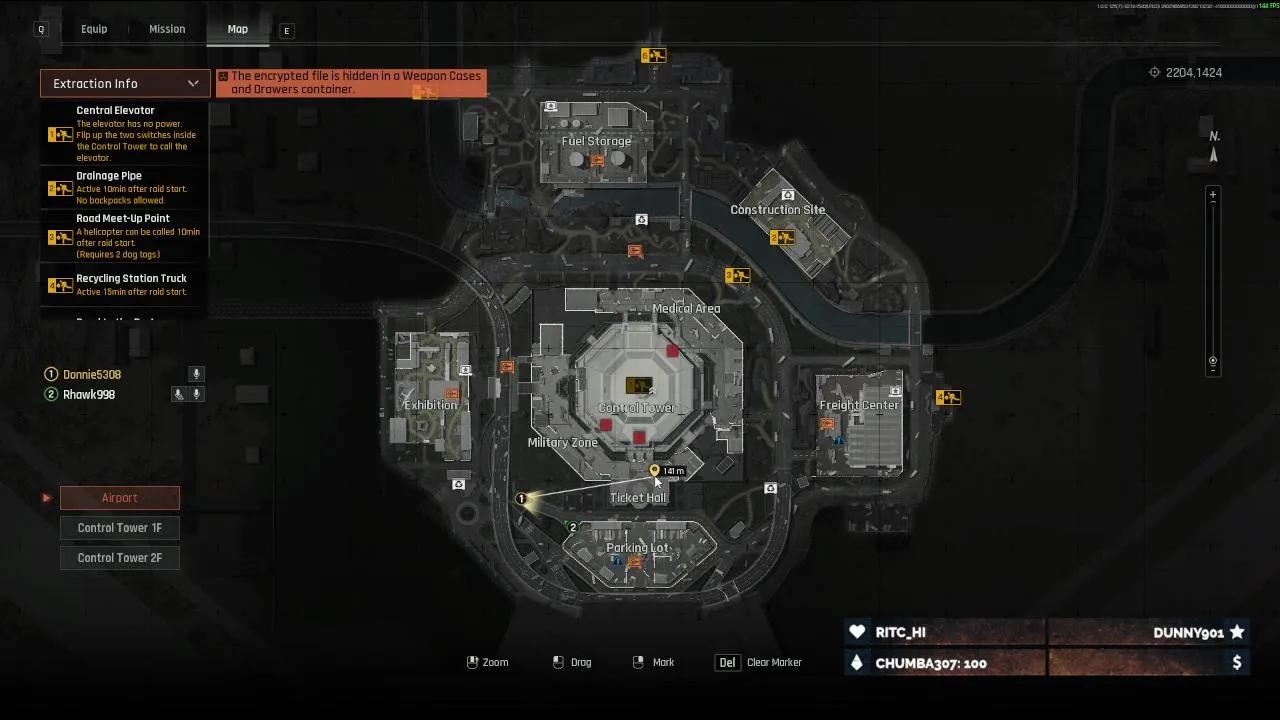Click player marker 1 on the map
Viewport: 1280px width, 720px height.
click(521, 498)
